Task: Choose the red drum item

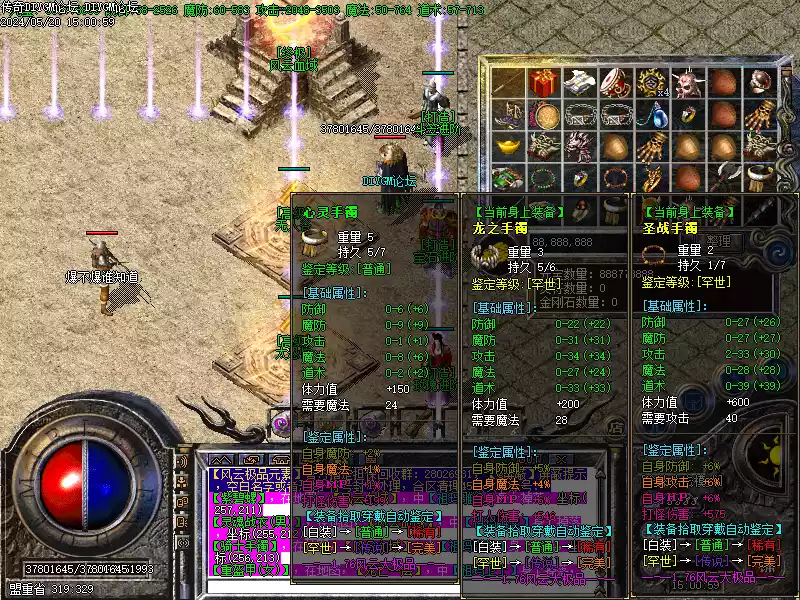Action: pyautogui.click(x=614, y=84)
